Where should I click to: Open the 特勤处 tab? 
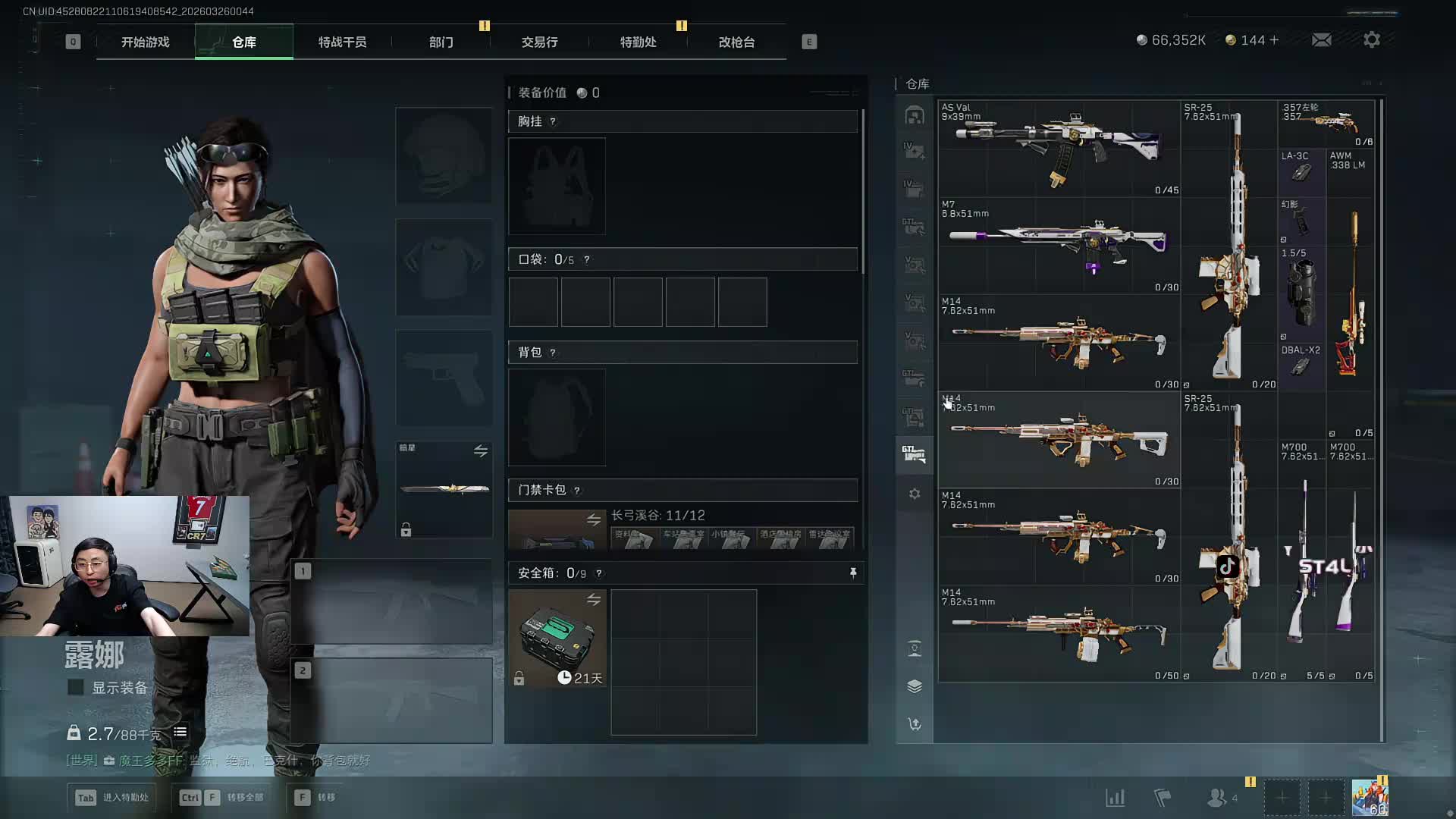tap(638, 42)
